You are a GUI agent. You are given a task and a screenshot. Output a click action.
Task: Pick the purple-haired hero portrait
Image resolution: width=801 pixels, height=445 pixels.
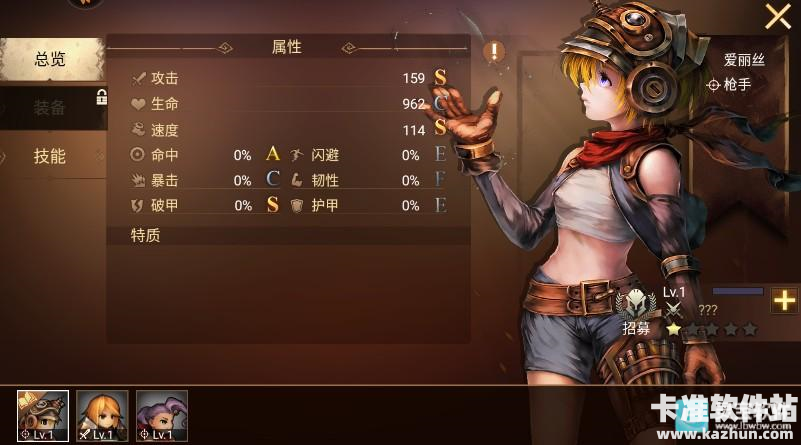(161, 415)
